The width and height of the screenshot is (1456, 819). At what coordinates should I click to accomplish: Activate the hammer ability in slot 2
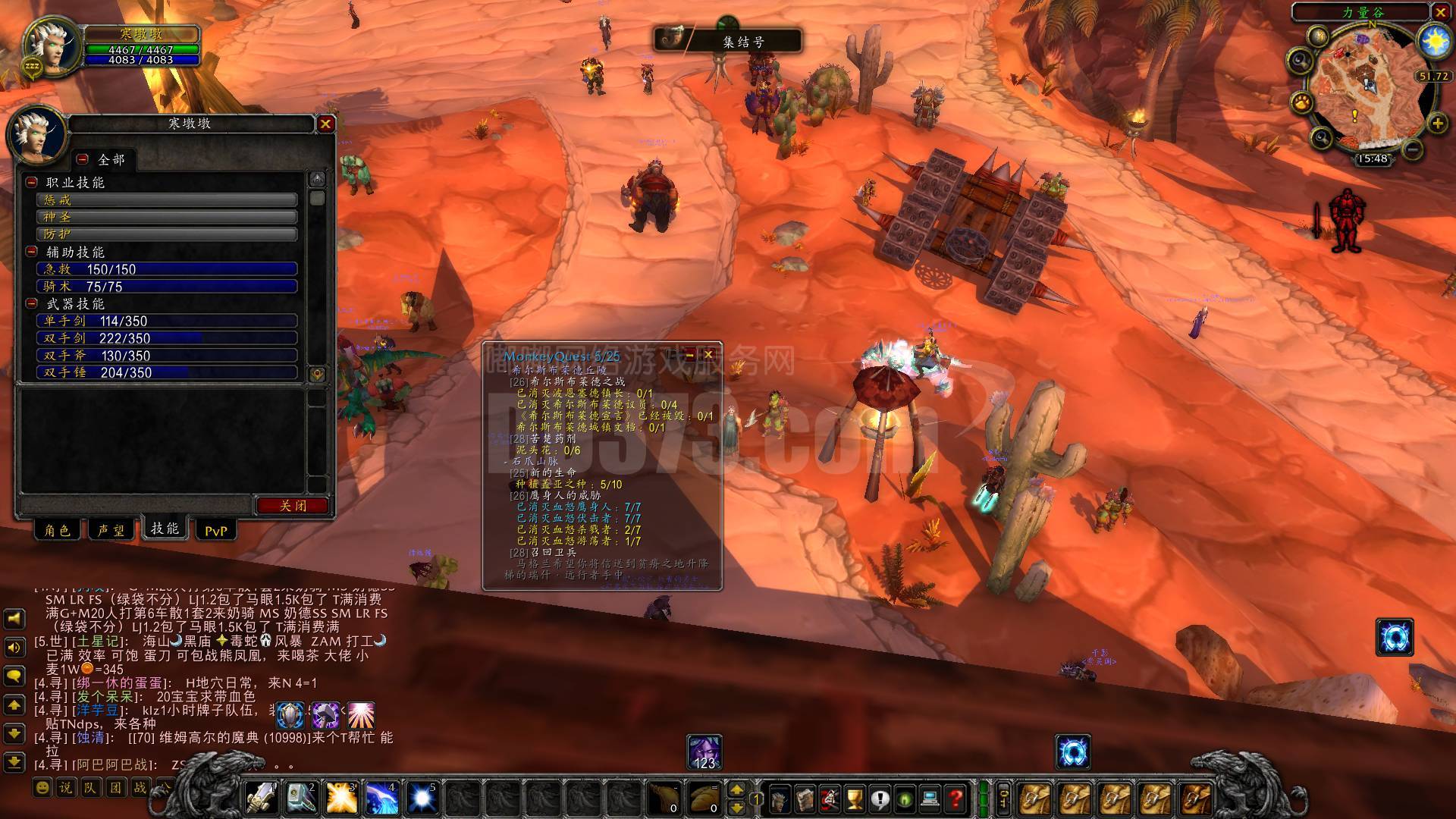point(302,798)
